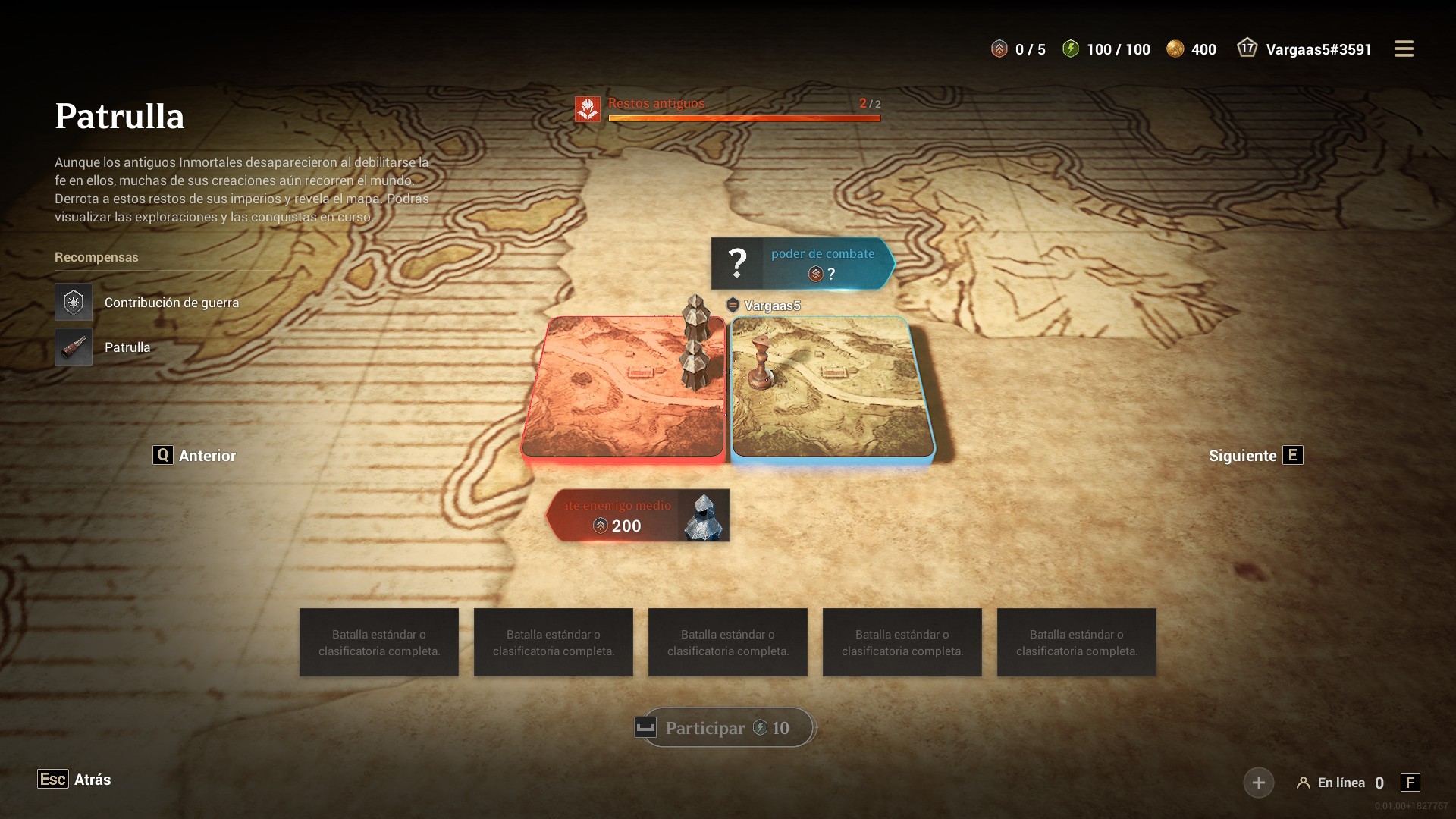Advance to the Siguiente map region
Screen dimensions: 1456x819
pyautogui.click(x=1255, y=456)
